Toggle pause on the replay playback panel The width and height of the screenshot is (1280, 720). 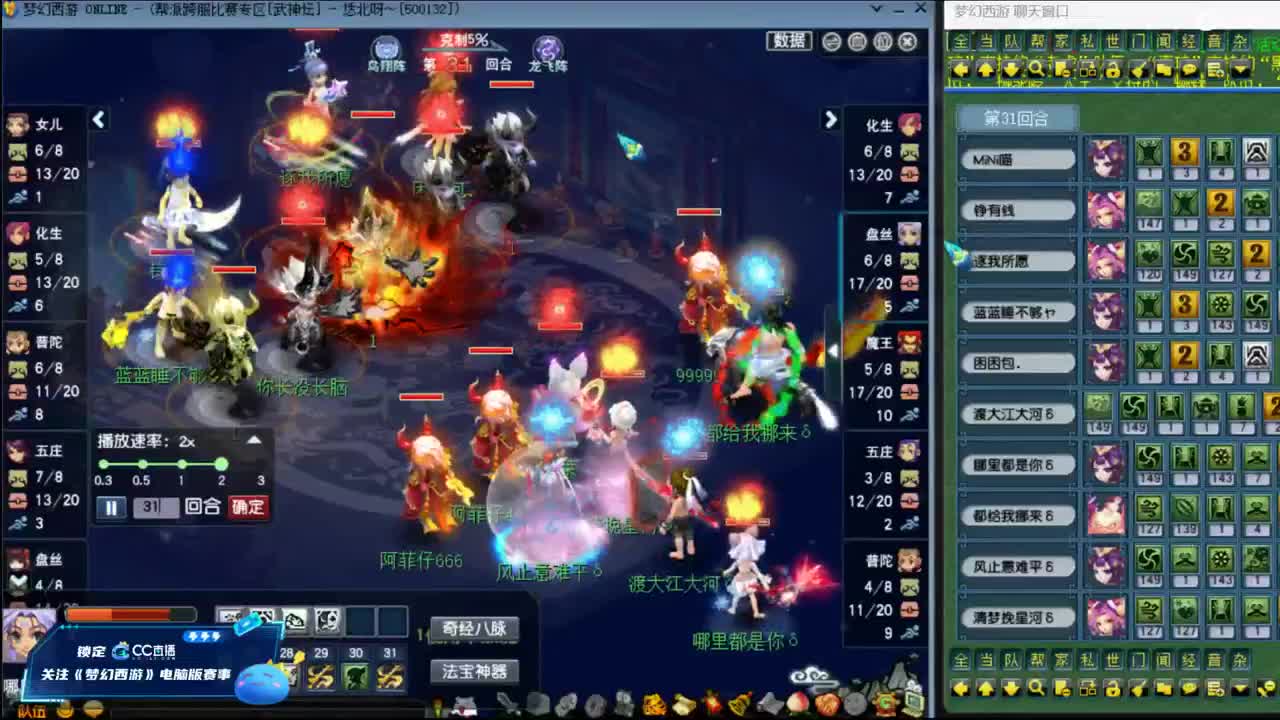(x=111, y=507)
